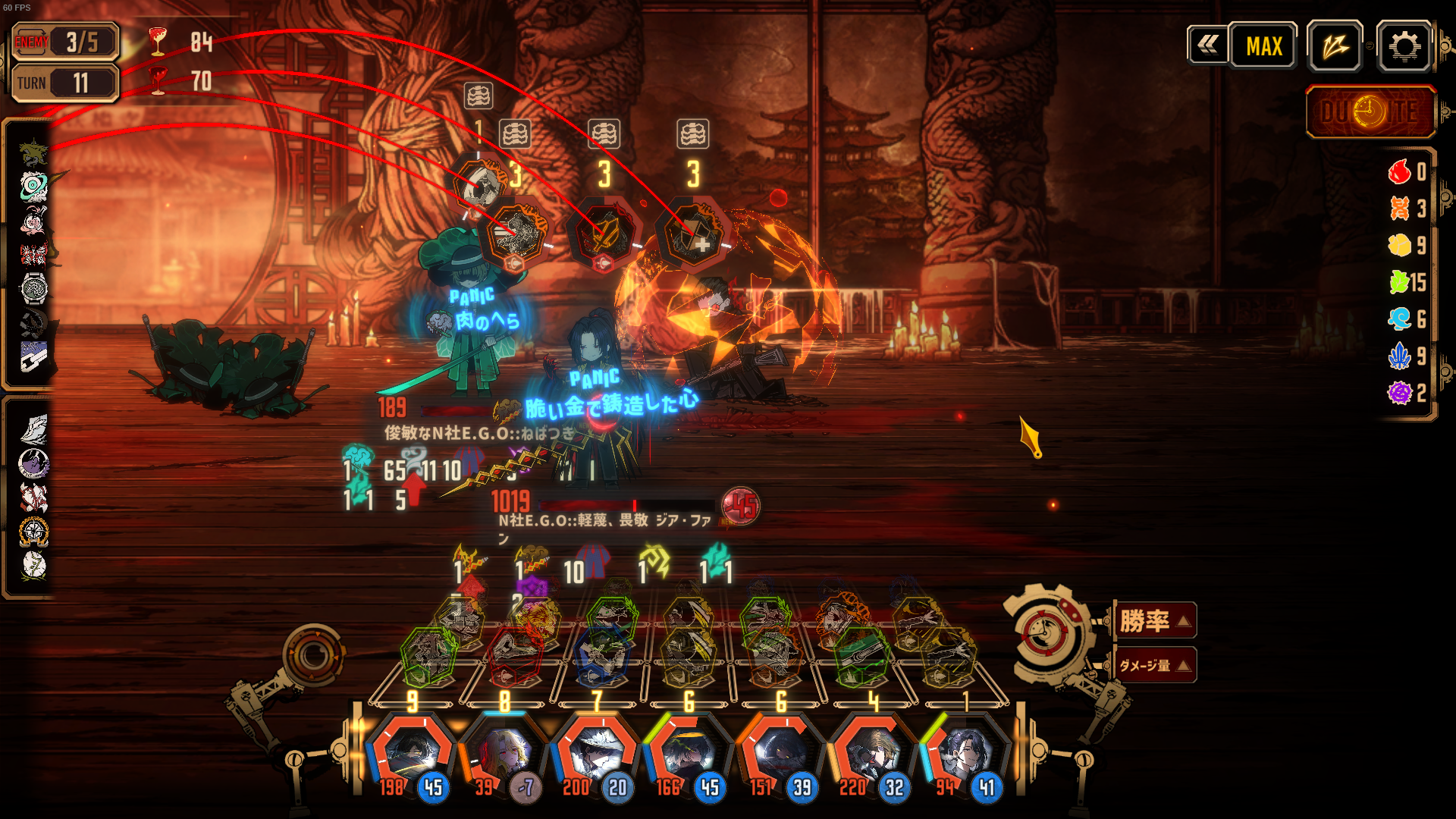The height and width of the screenshot is (819, 1456).
Task: Inspect the wristwatch E.G.O gift icon
Action: (x=33, y=288)
